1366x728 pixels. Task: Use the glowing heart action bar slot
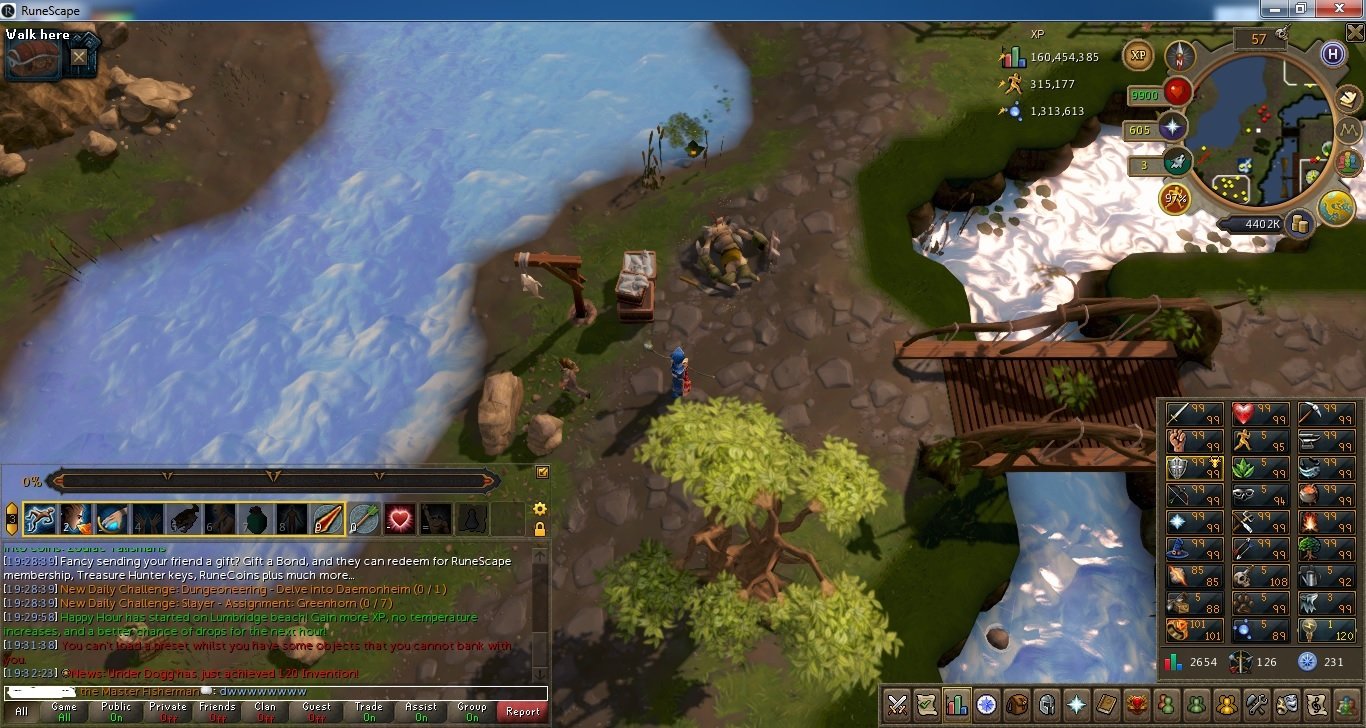(400, 518)
